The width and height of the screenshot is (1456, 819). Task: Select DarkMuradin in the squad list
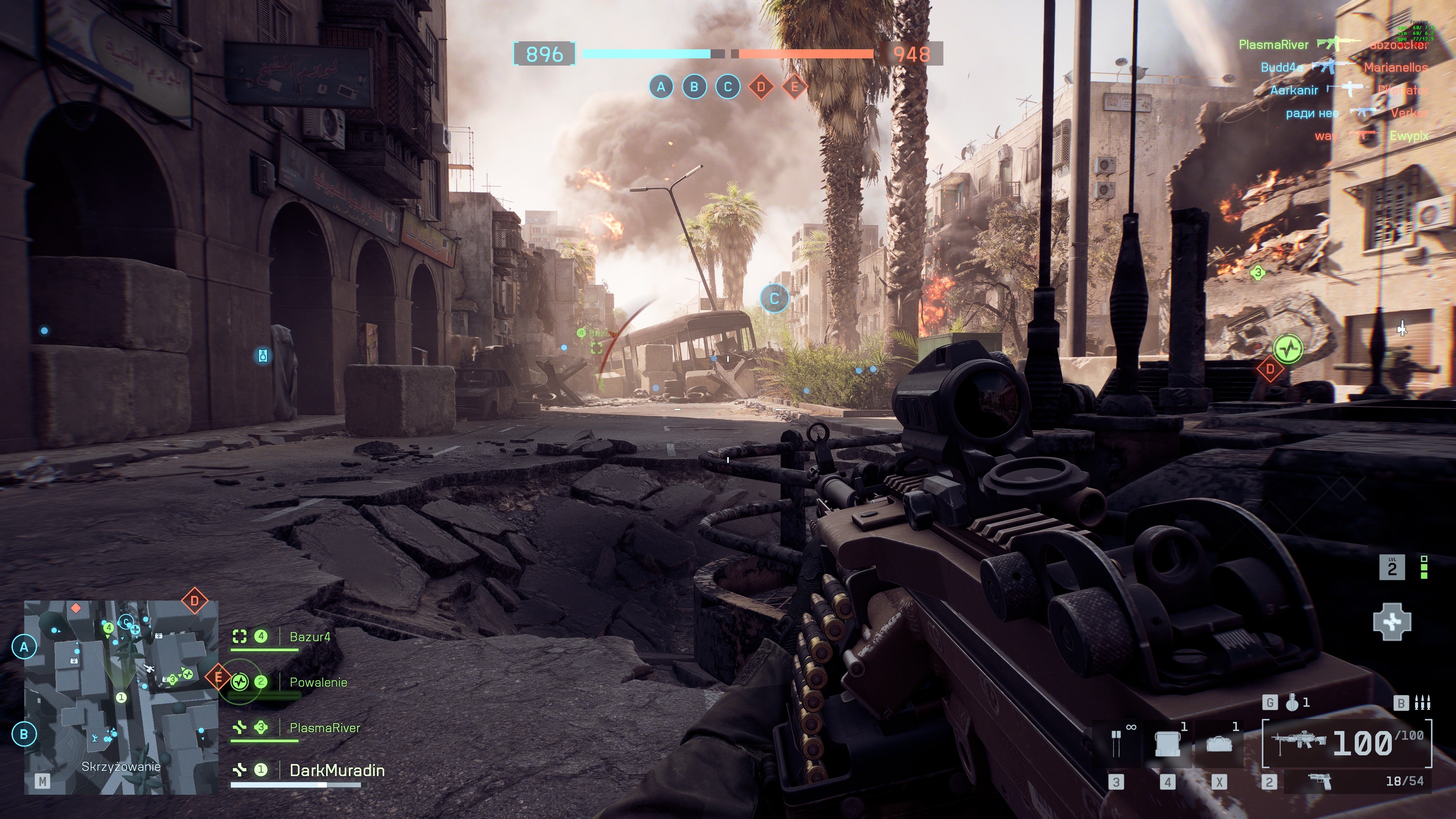[x=336, y=771]
